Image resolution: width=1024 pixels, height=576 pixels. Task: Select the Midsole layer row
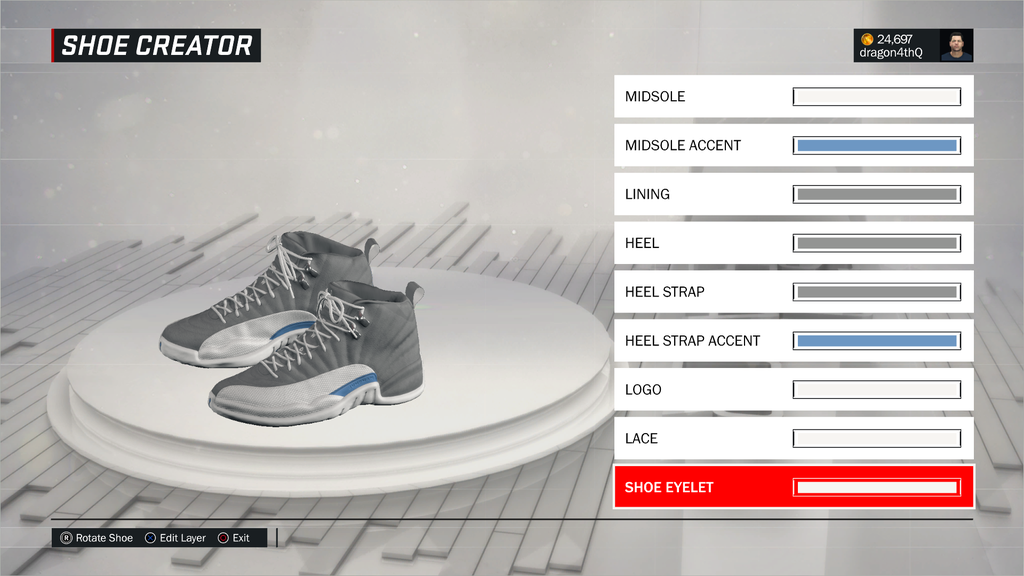793,97
